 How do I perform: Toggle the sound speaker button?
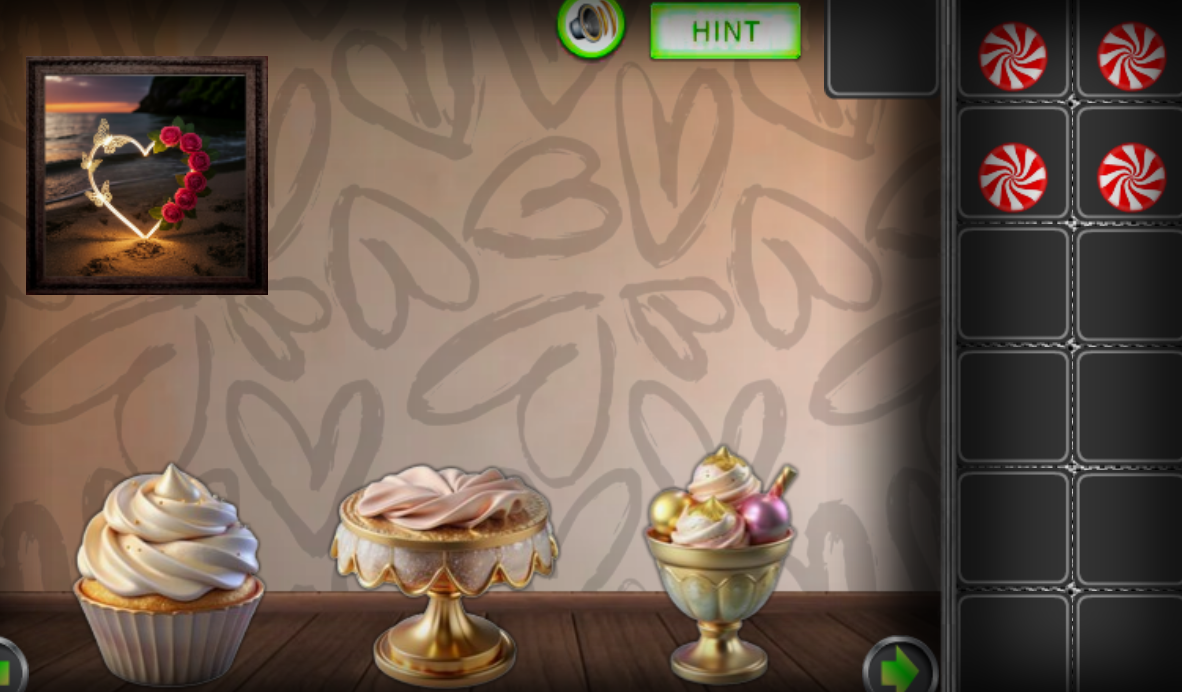pyautogui.click(x=591, y=26)
